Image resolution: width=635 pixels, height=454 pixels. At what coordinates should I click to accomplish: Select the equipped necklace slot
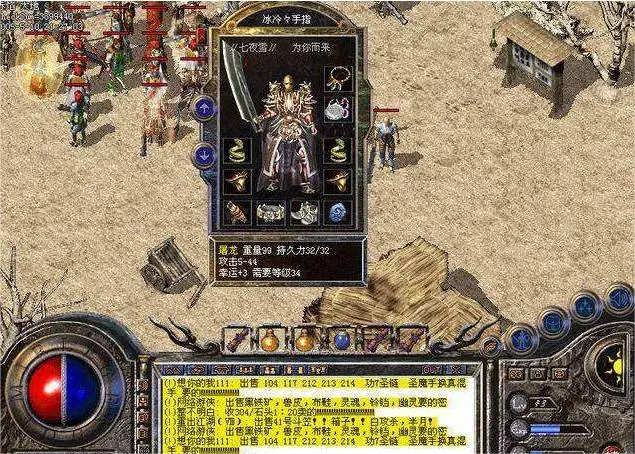point(338,78)
